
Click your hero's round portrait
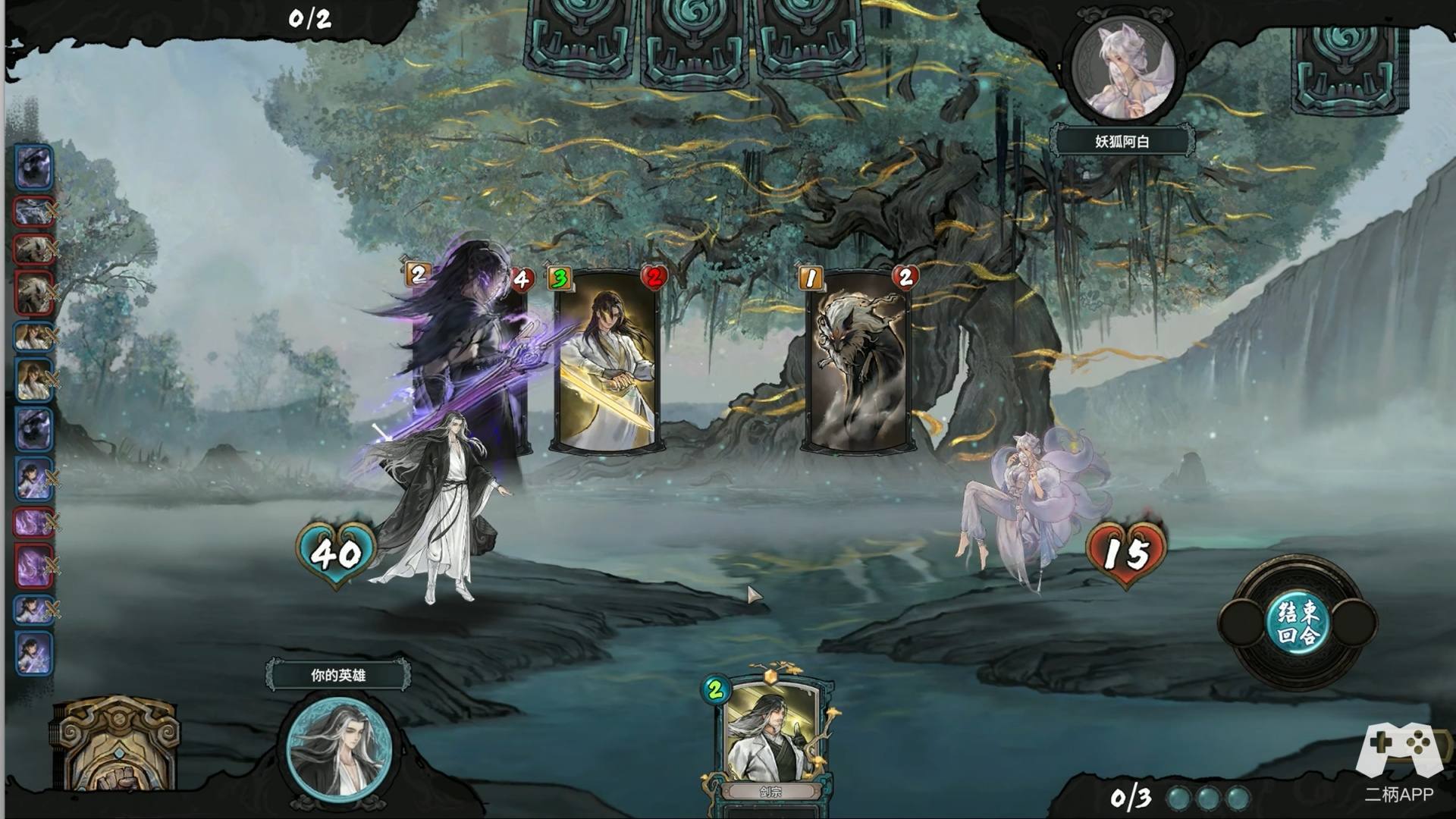(x=338, y=747)
